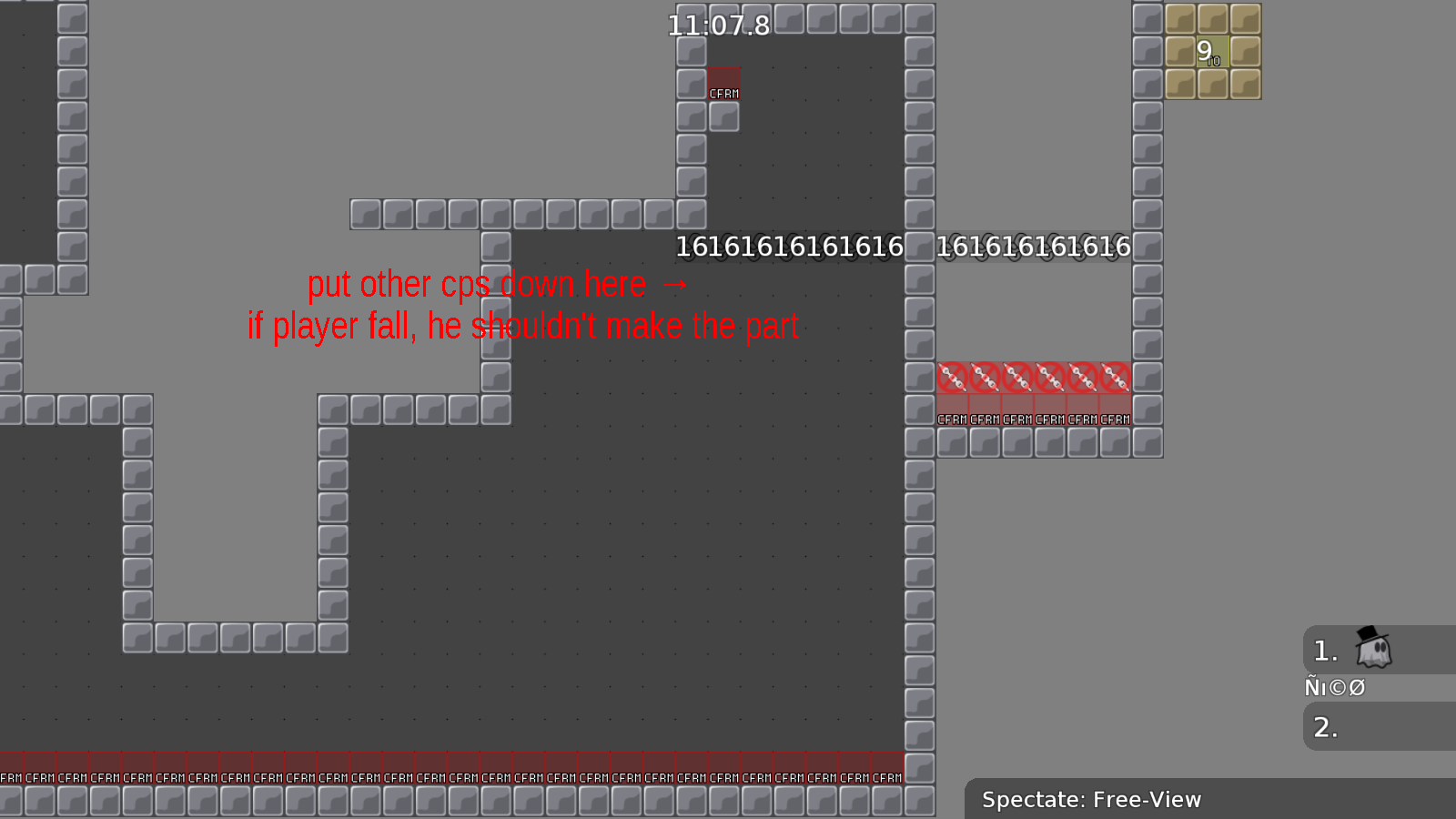Screen dimensions: 1456x819
Task: Toggle the rightmost stopper tile
Action: point(1116,377)
